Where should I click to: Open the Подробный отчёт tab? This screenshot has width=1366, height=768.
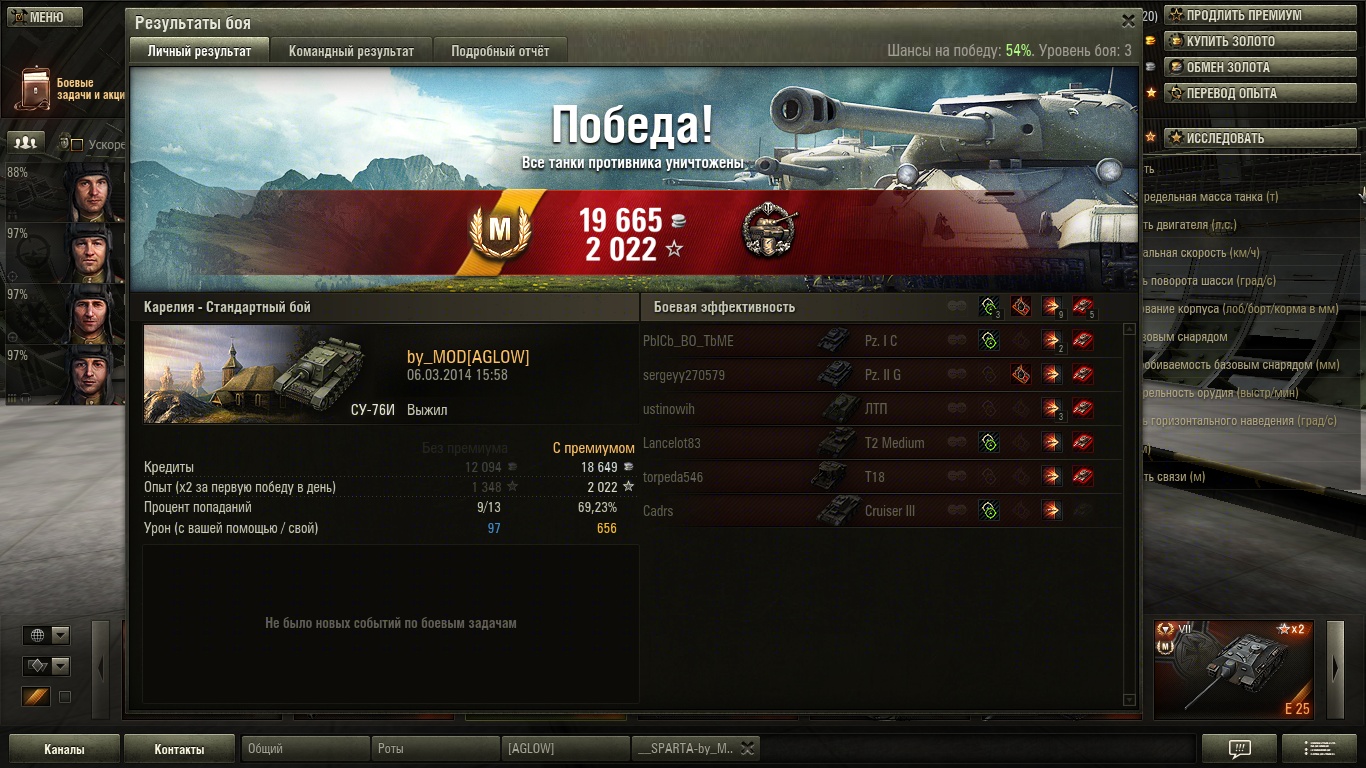pos(500,51)
